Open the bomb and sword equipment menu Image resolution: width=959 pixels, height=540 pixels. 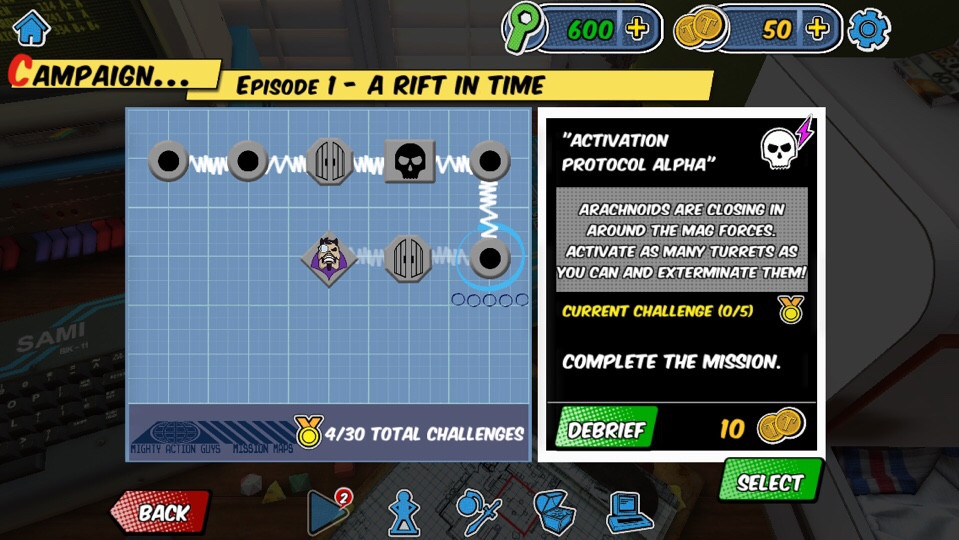click(478, 512)
